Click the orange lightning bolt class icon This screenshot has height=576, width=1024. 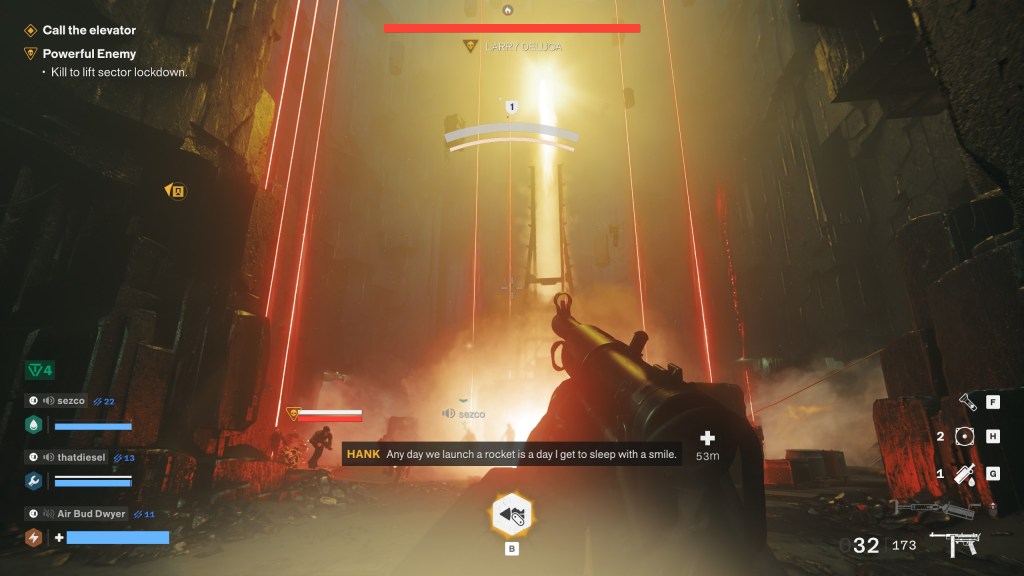click(33, 538)
